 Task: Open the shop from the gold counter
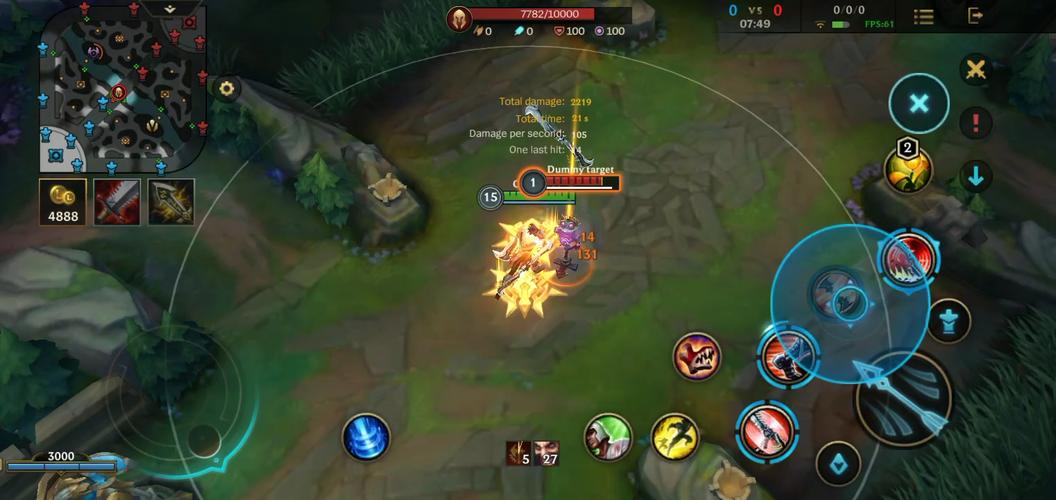click(x=62, y=201)
